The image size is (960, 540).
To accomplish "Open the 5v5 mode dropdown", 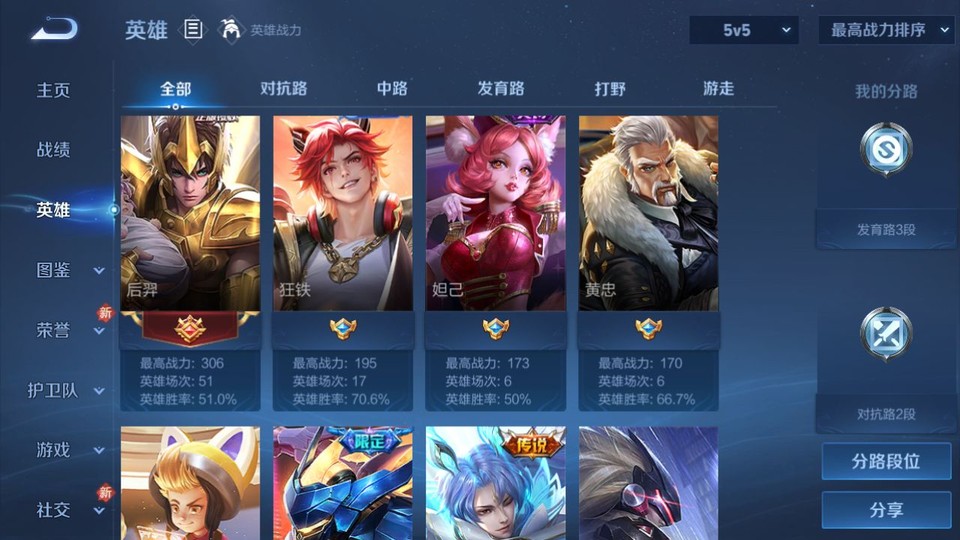I will coord(744,30).
